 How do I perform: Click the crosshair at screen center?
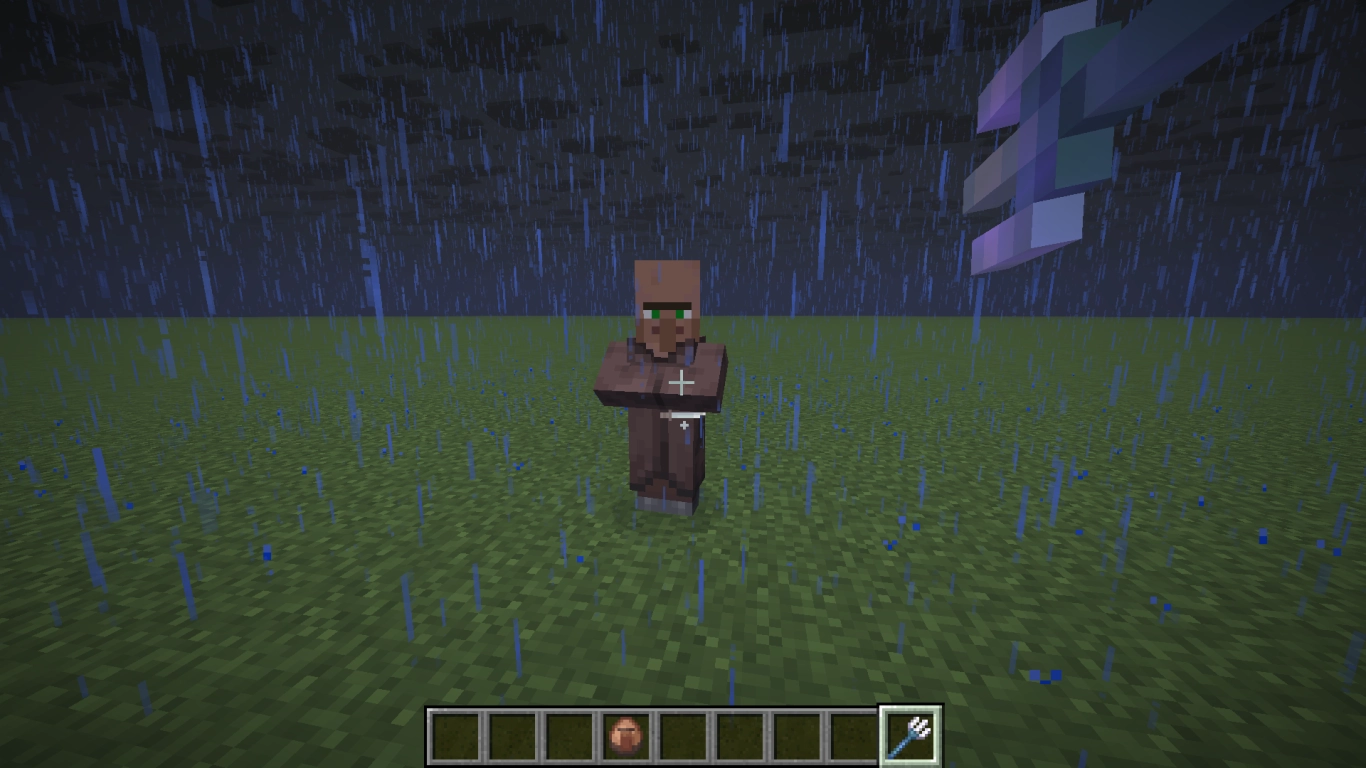tap(683, 383)
